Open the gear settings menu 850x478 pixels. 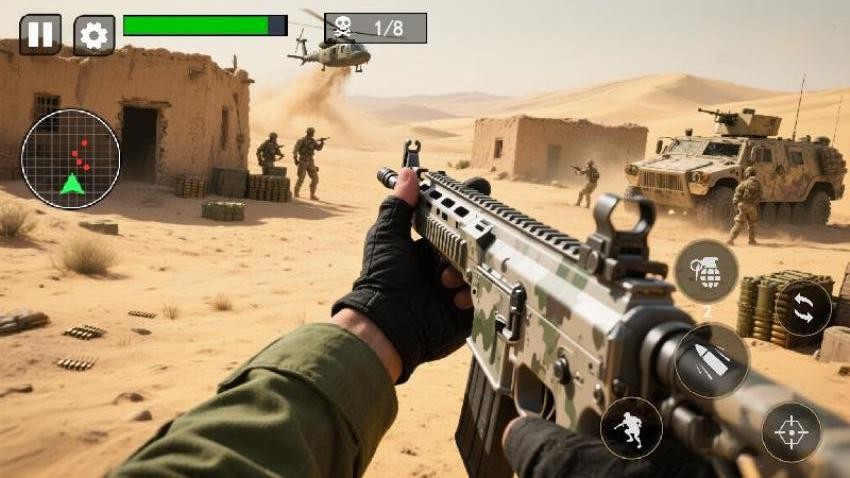94,35
